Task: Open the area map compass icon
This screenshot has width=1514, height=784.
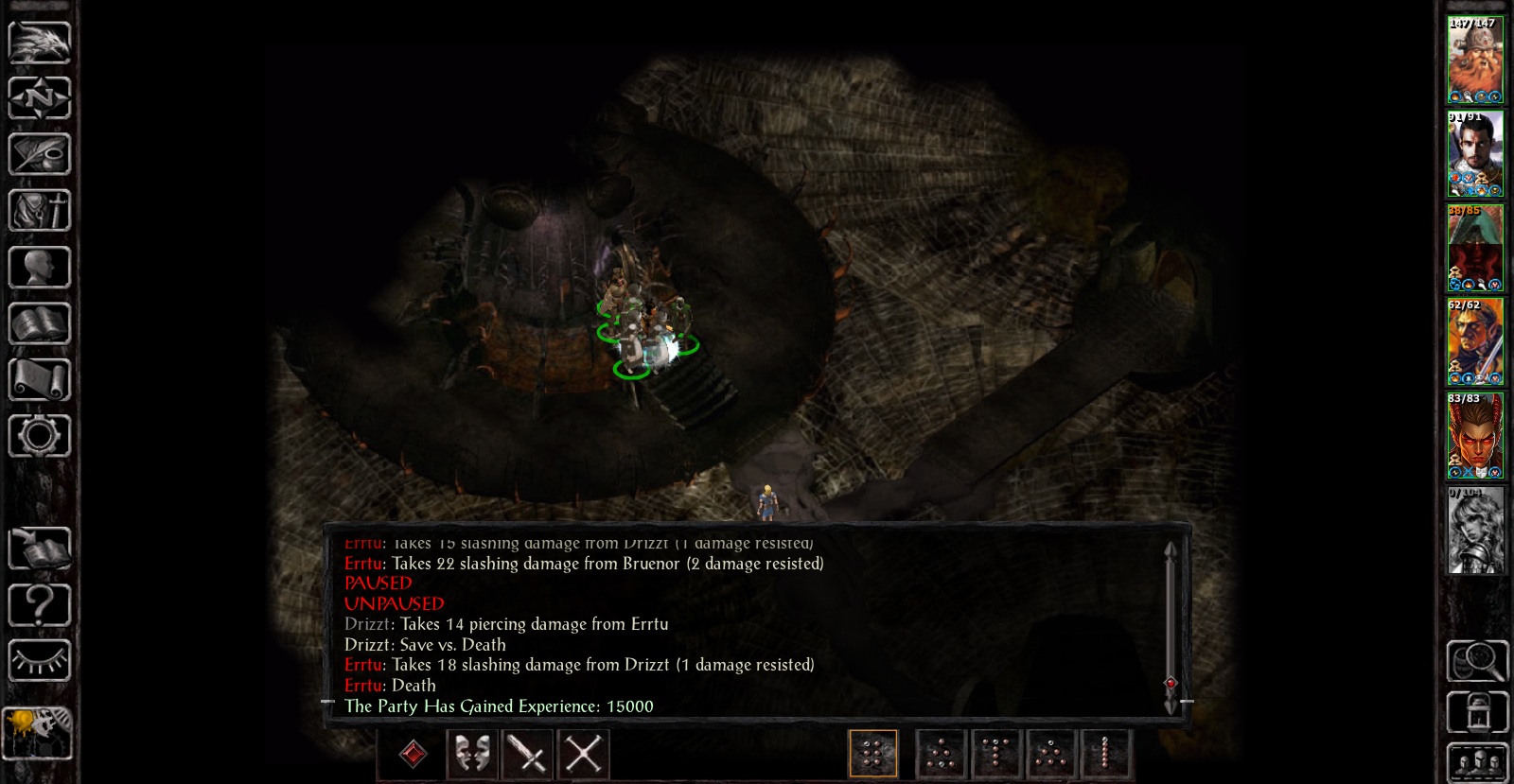Action: coord(40,99)
